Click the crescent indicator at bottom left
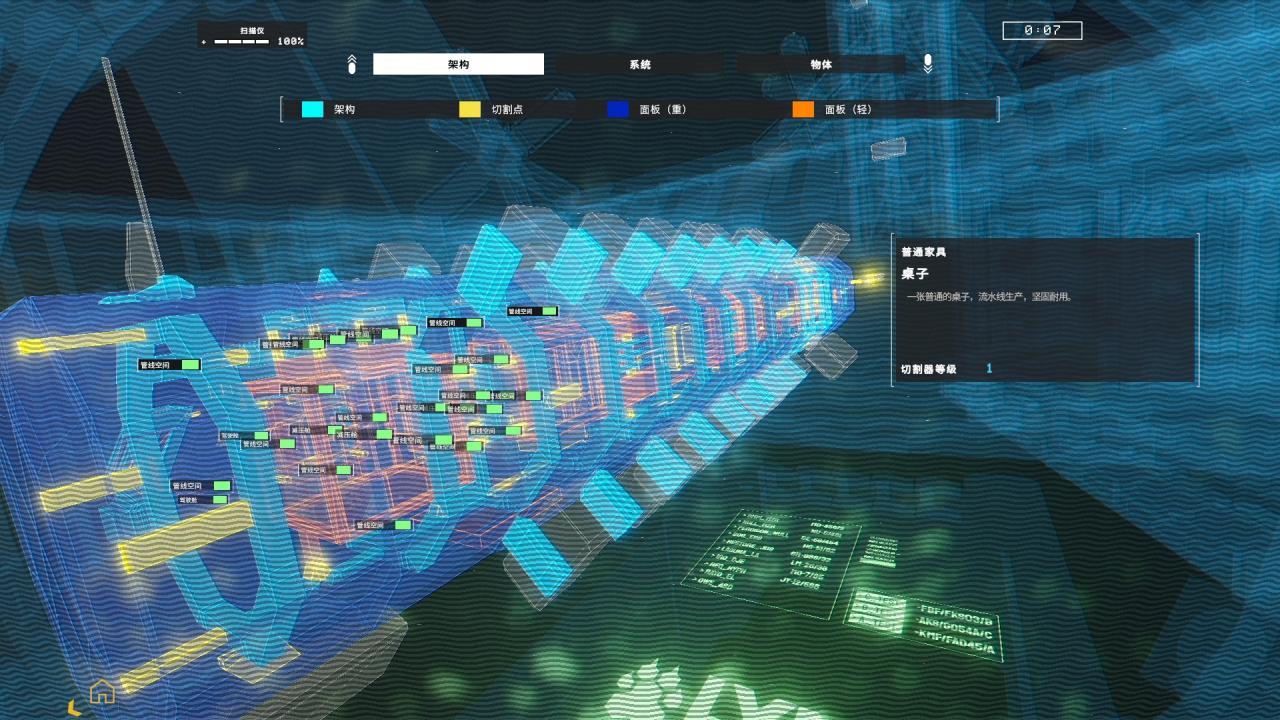 click(76, 706)
